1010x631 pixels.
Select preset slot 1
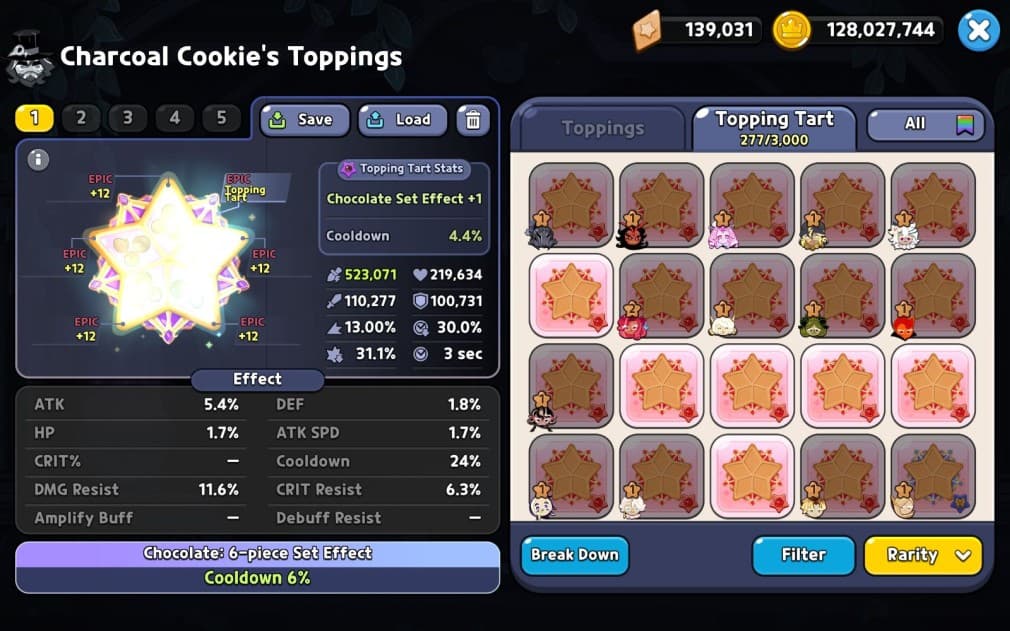(x=34, y=118)
